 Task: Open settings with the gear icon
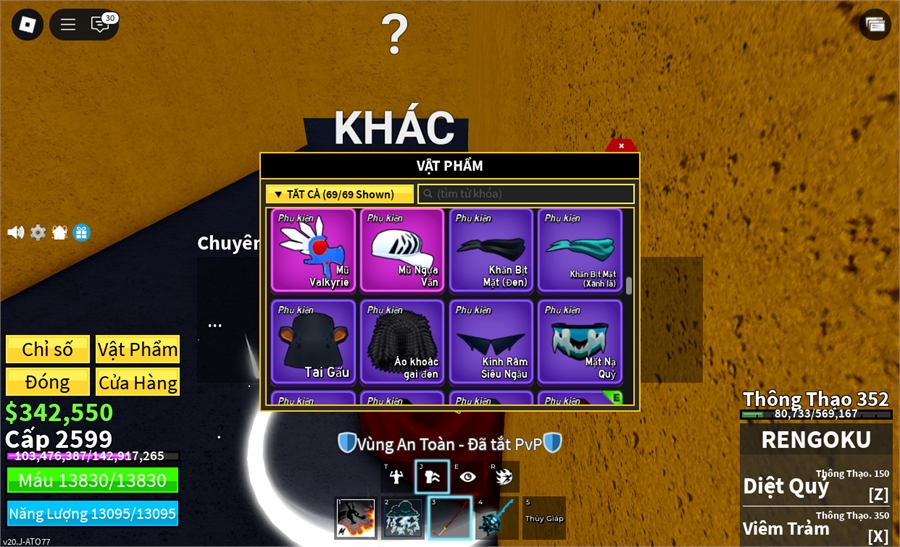coord(38,232)
